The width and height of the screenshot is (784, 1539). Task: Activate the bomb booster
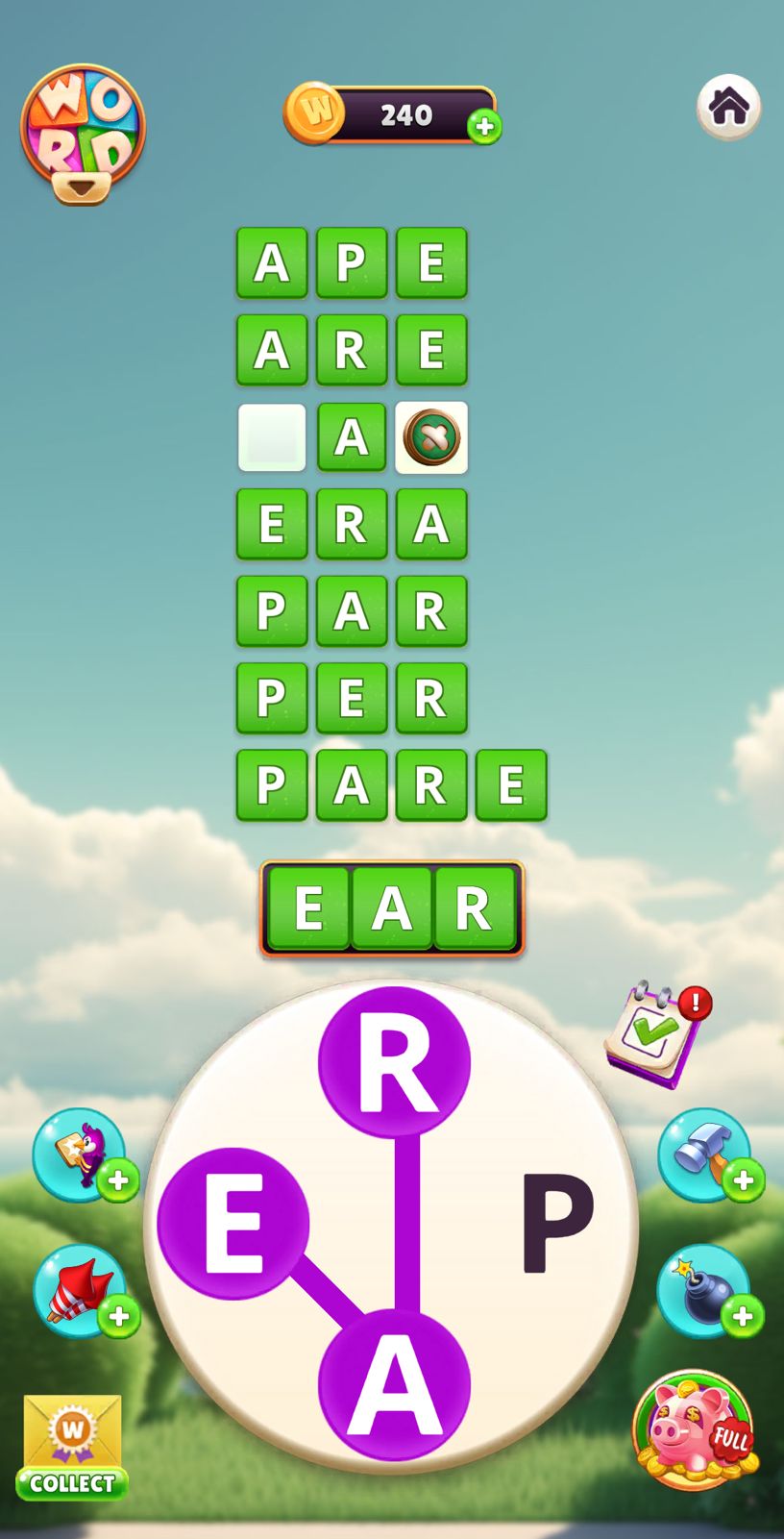[x=703, y=1290]
